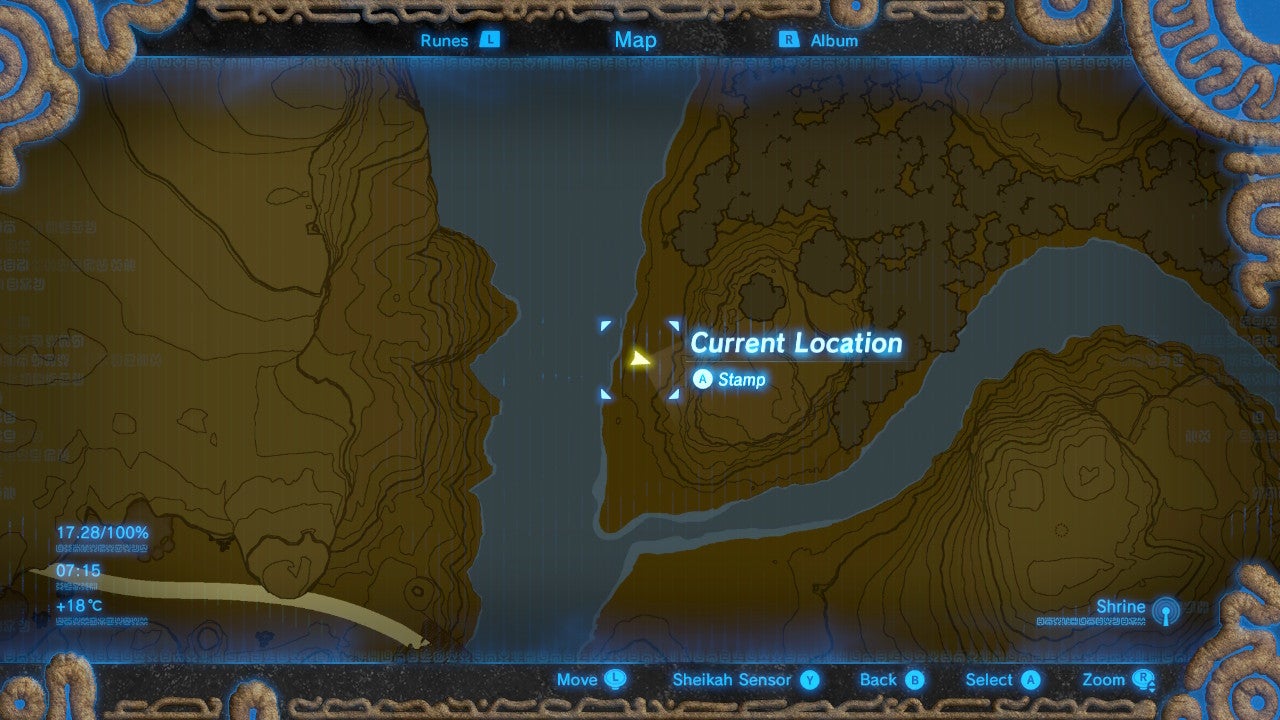Click the A button circle beside Stamp
This screenshot has width=1280, height=720.
point(703,380)
